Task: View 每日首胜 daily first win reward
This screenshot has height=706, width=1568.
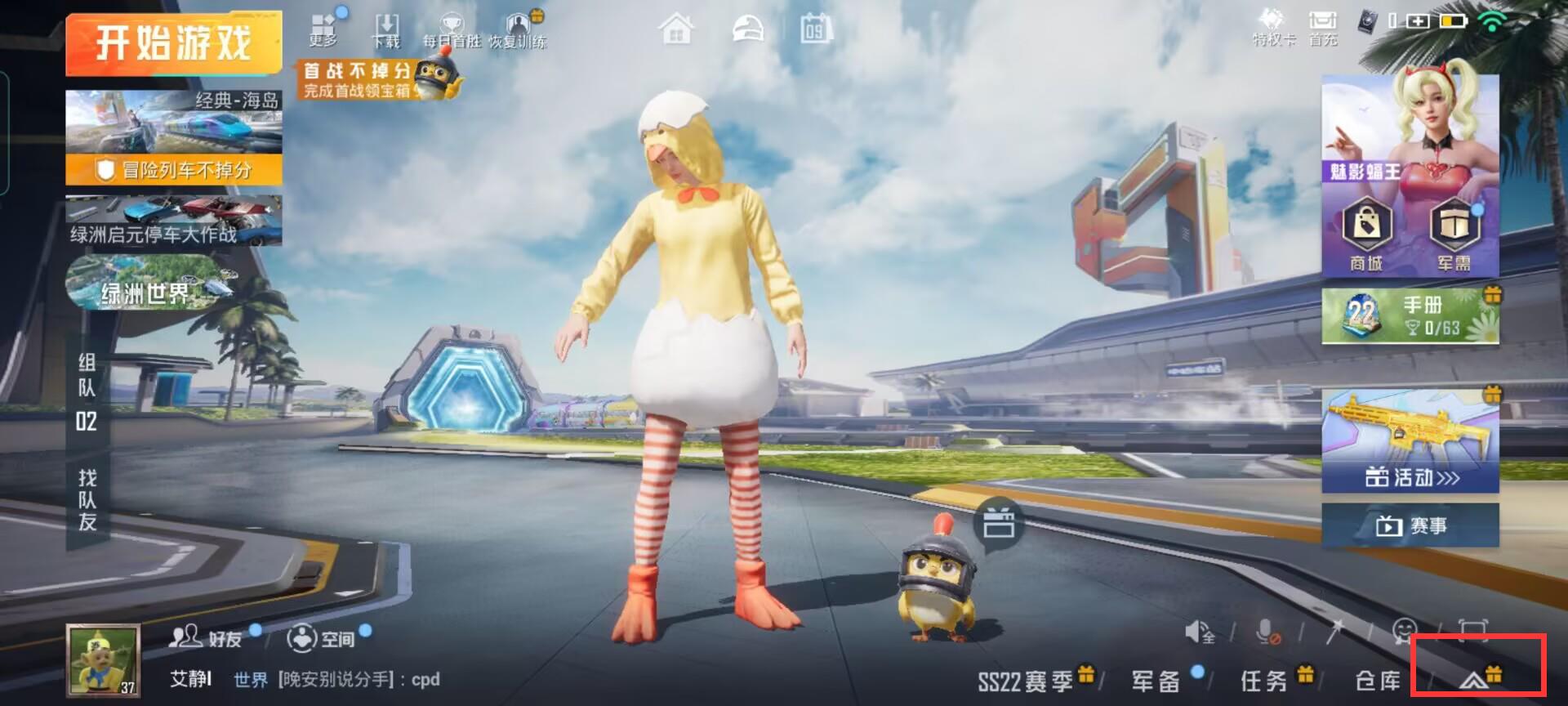Action: tap(452, 29)
